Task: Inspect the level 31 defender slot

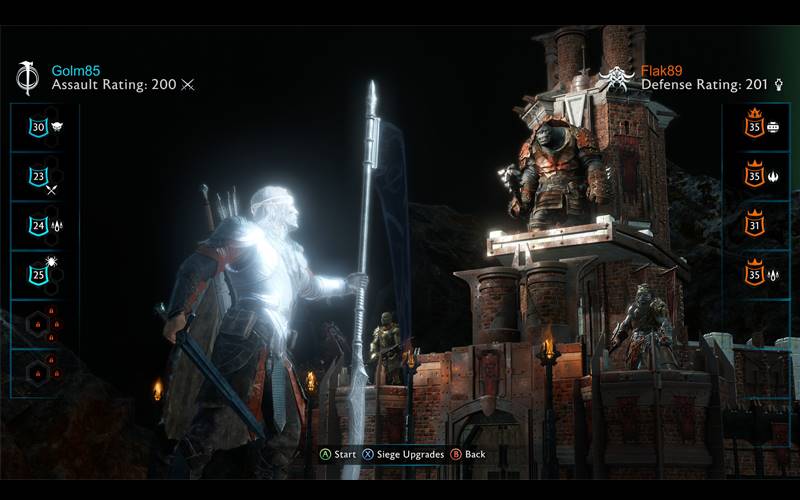Action: tap(754, 224)
